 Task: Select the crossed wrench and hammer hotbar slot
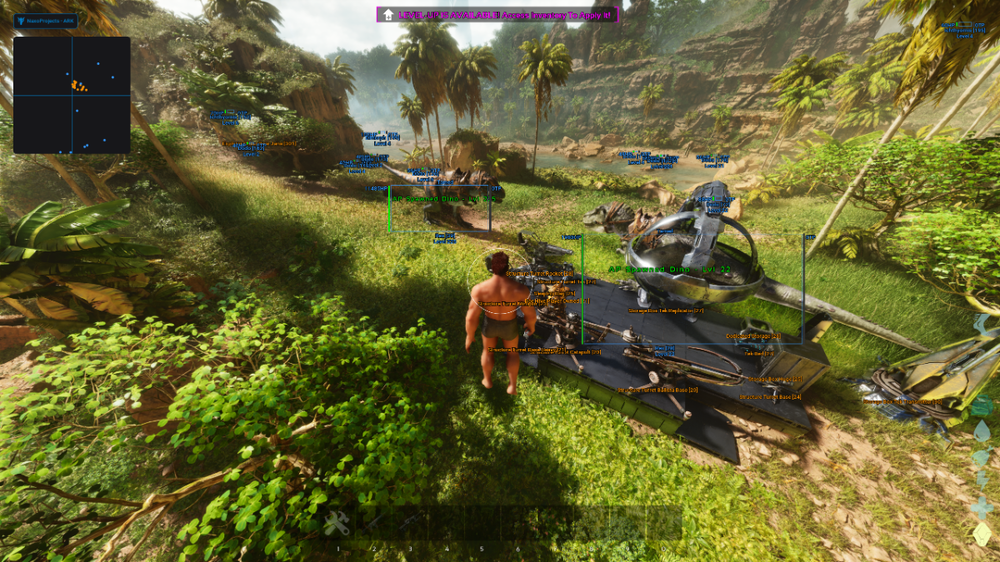(337, 522)
